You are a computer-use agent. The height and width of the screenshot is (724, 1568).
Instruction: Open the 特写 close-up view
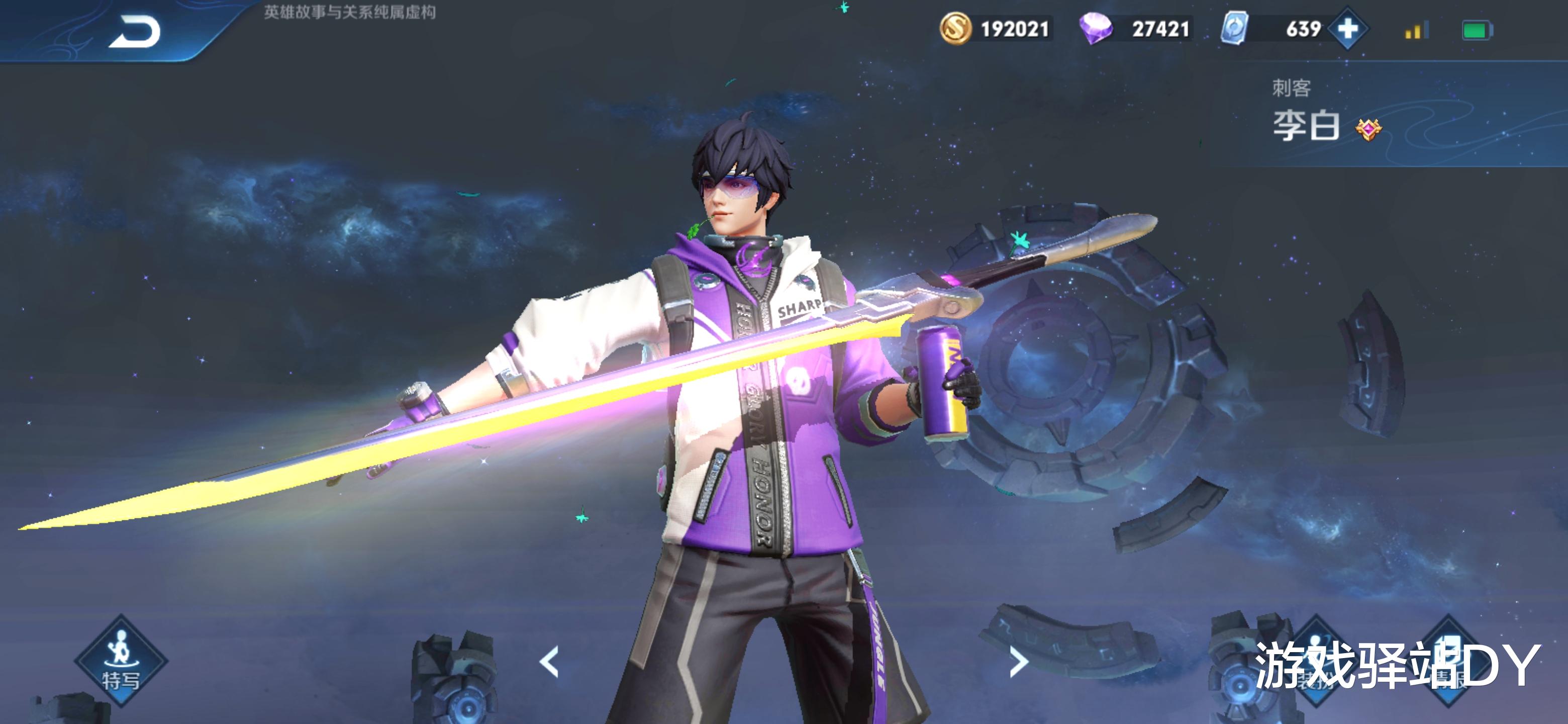121,661
